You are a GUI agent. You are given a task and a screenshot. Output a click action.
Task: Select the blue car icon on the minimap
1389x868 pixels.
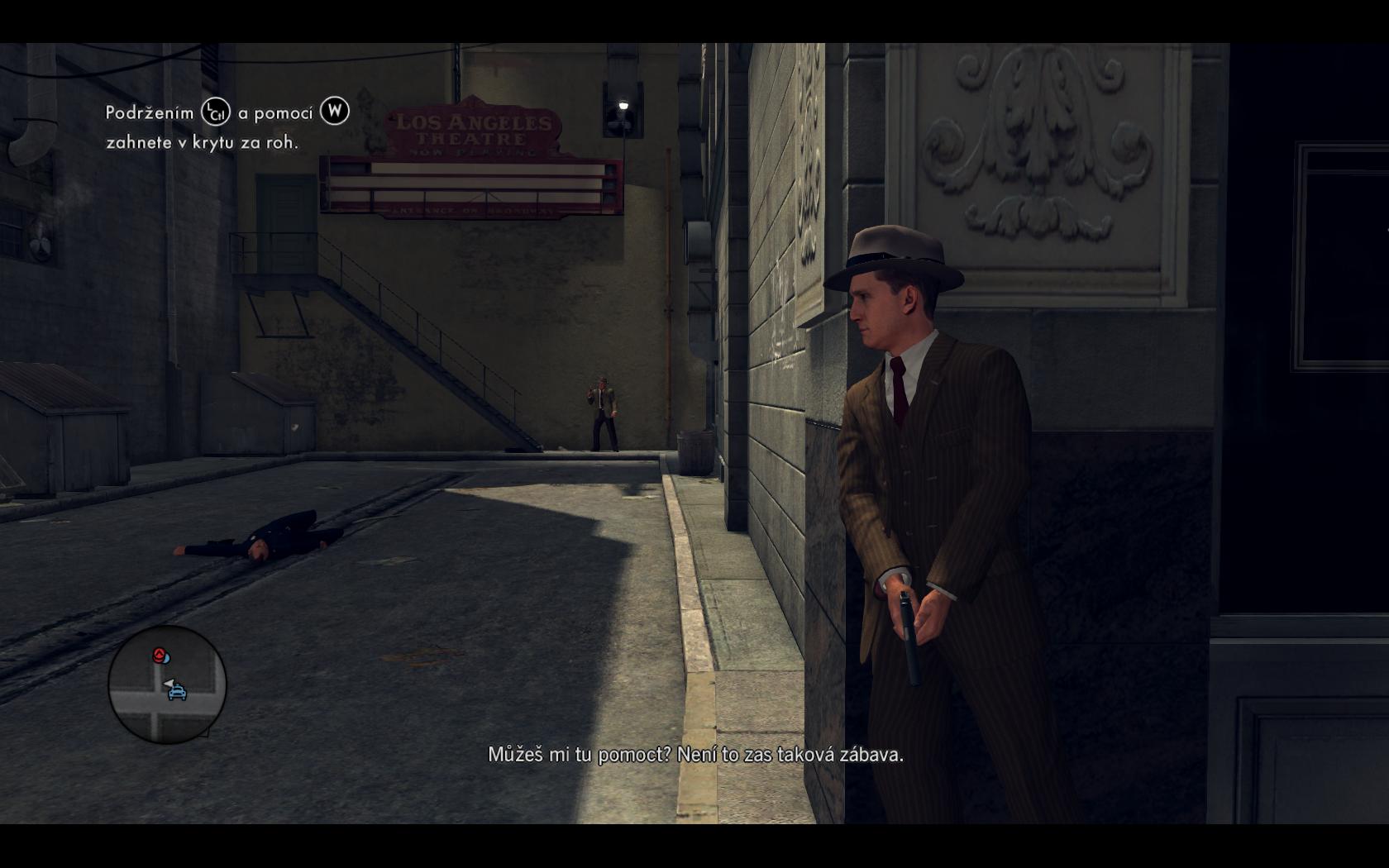point(178,693)
